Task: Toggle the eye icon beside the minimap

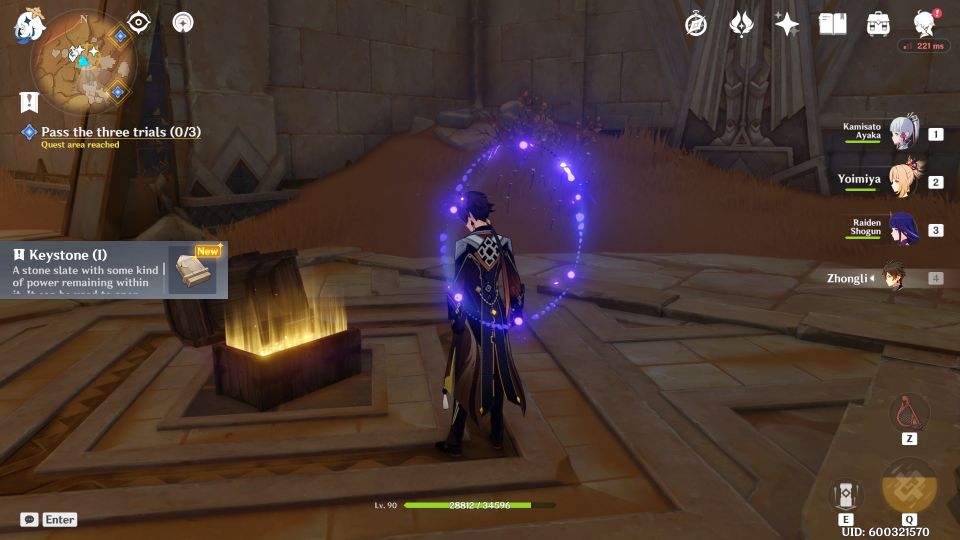Action: pyautogui.click(x=138, y=23)
